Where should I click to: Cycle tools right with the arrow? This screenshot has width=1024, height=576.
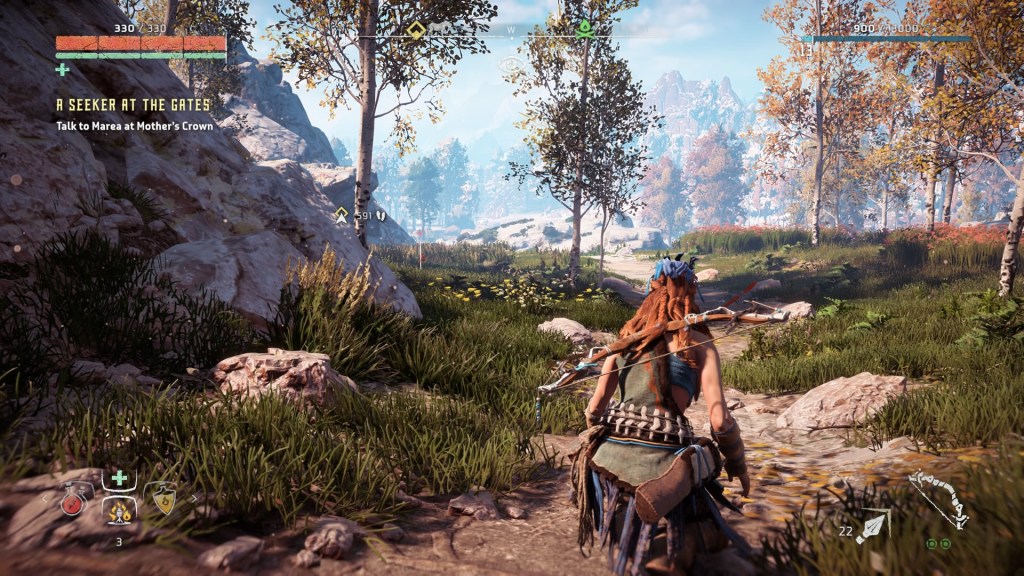click(x=193, y=497)
